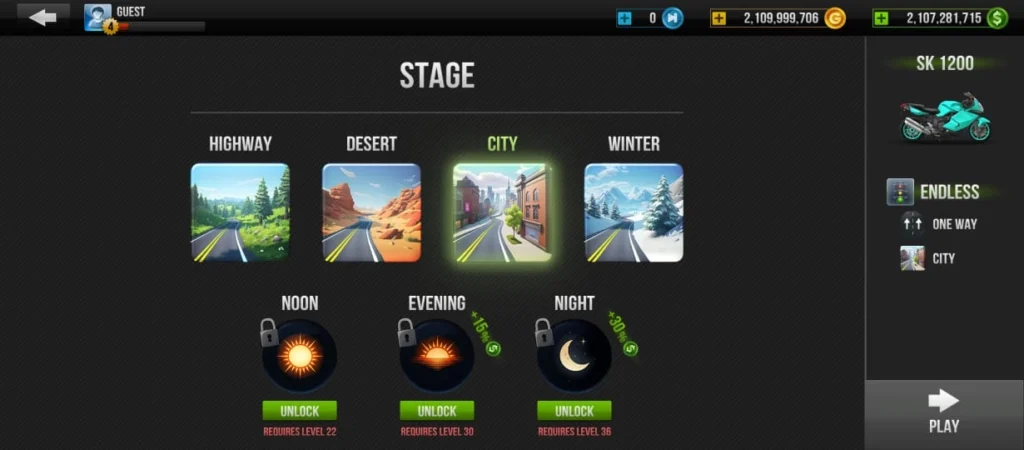The height and width of the screenshot is (450, 1024).
Task: Unlock the Noon time of day
Action: (299, 411)
